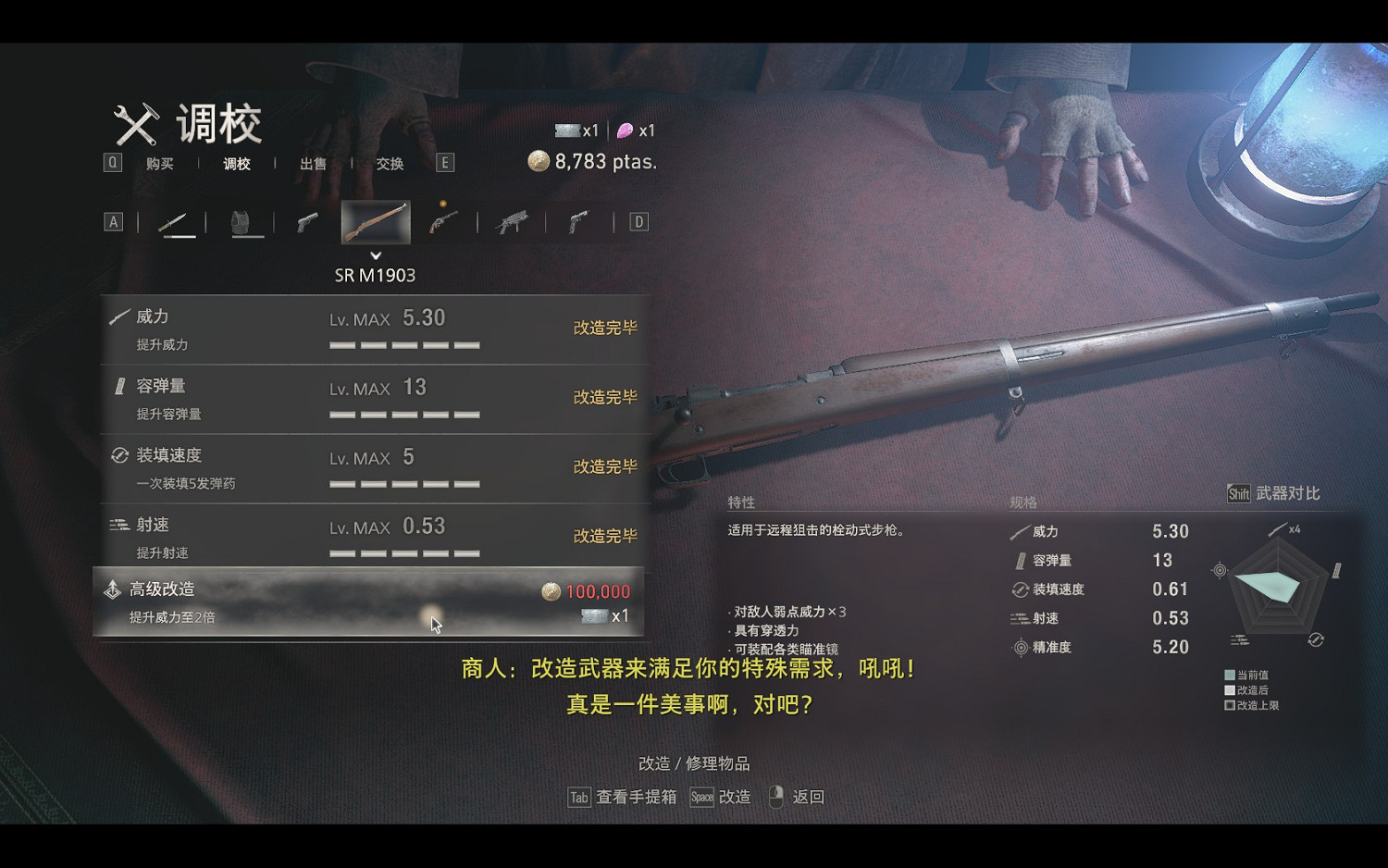This screenshot has width=1388, height=868.
Task: Select the revolver next to SR M1903
Action: point(442,222)
